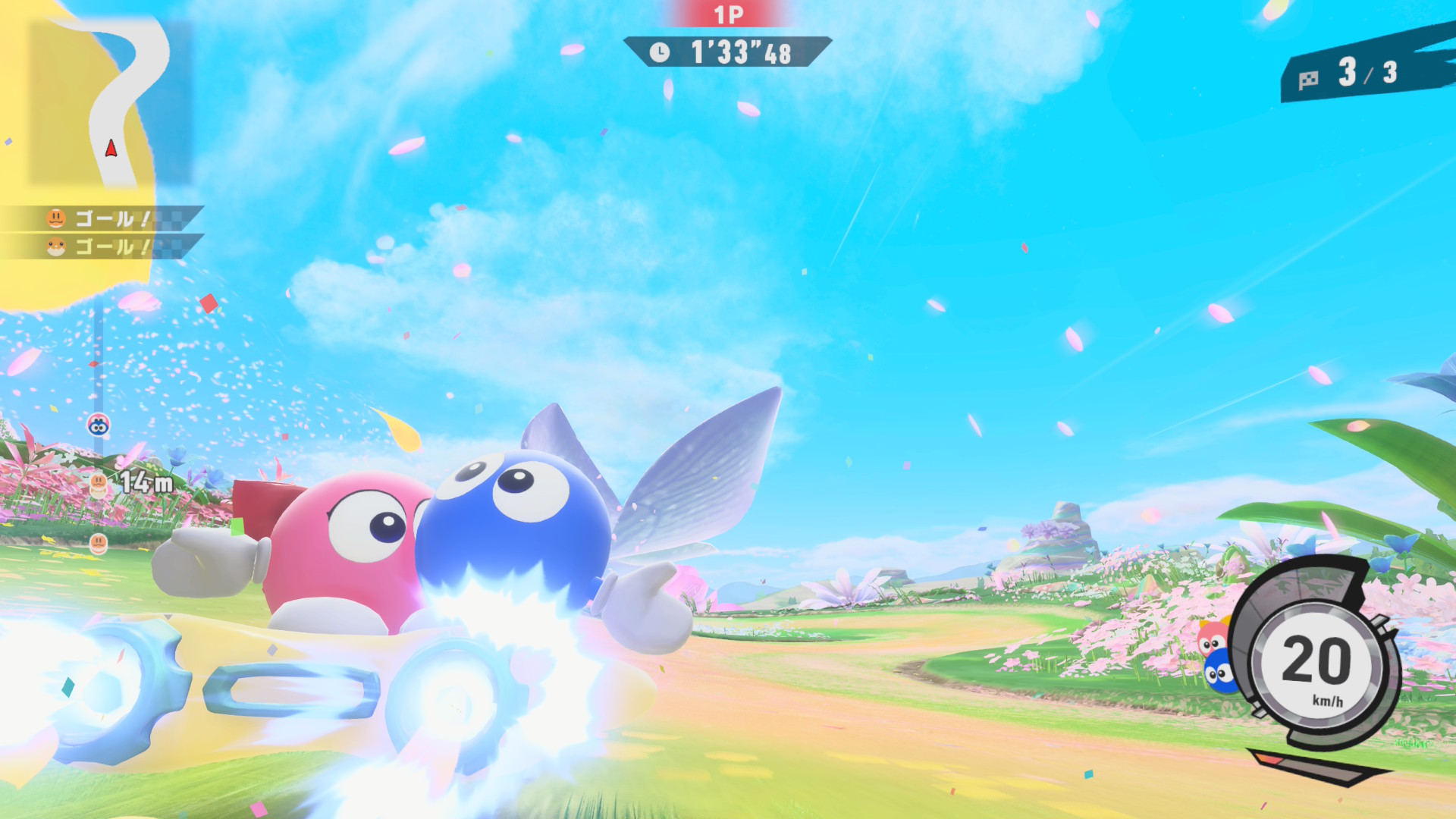Select the top ゴール! finisher row
Screen dimensions: 1456x819
point(102,219)
